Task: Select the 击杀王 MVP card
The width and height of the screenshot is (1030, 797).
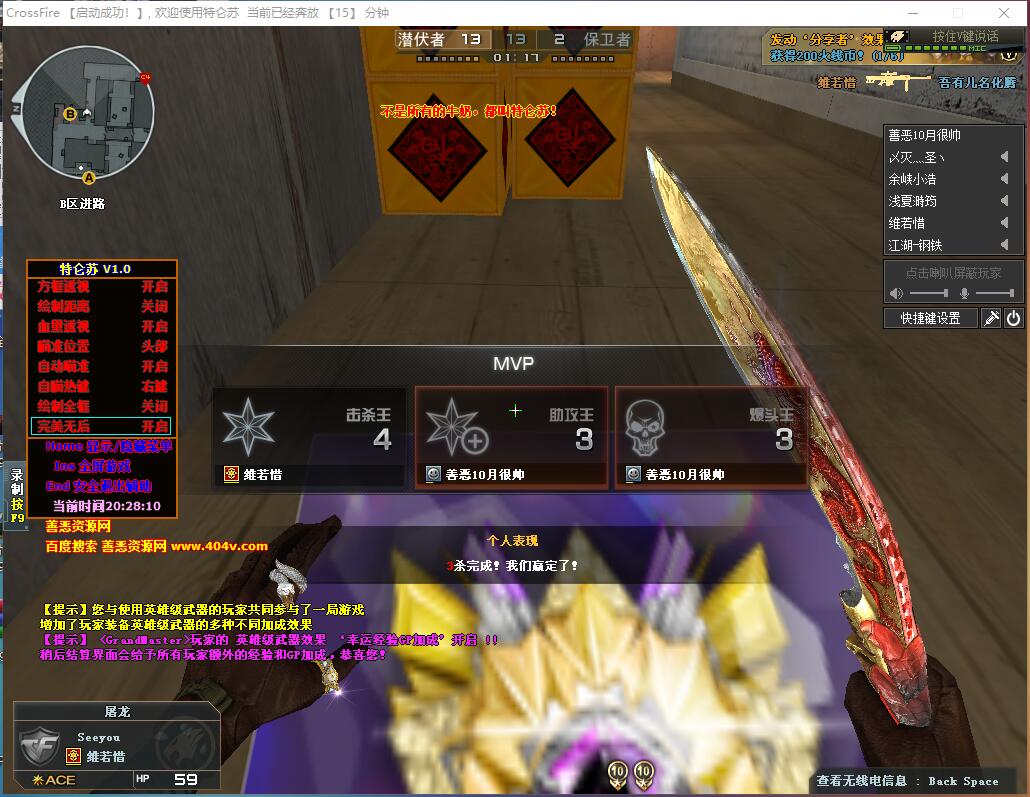Action: click(309, 438)
